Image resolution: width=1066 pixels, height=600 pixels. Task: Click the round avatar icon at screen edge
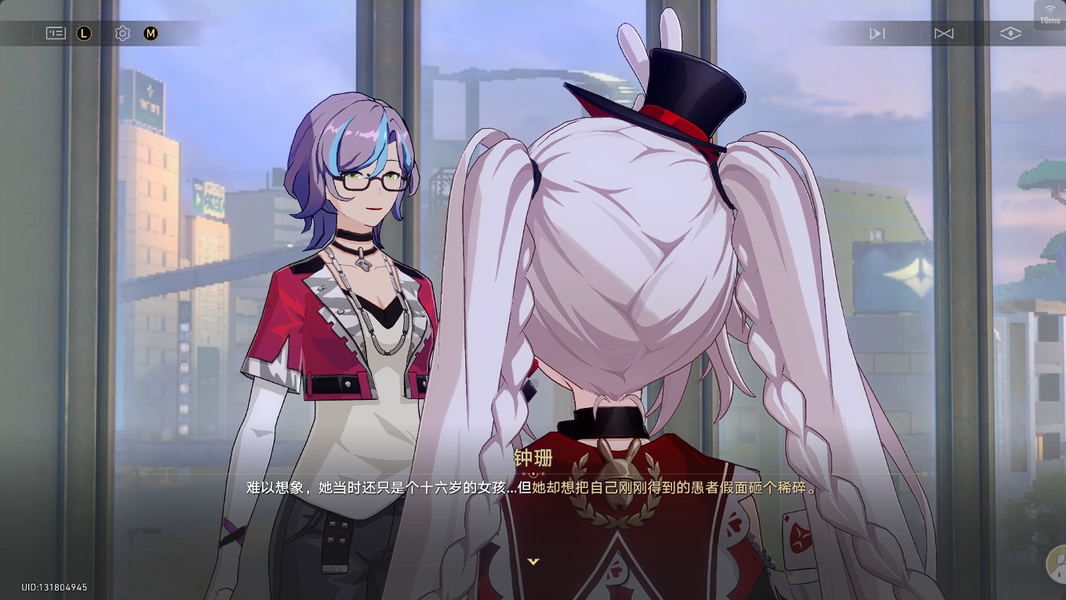[1055, 565]
